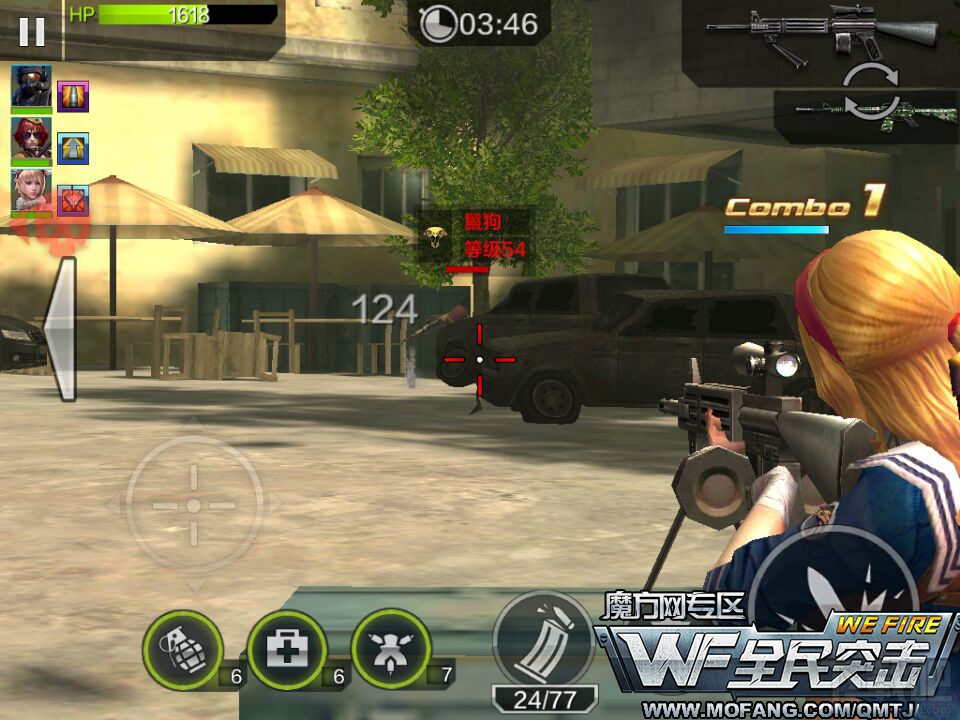Screen dimensions: 960x720
Task: Select the blonde girl teammate portrait
Action: pos(31,190)
